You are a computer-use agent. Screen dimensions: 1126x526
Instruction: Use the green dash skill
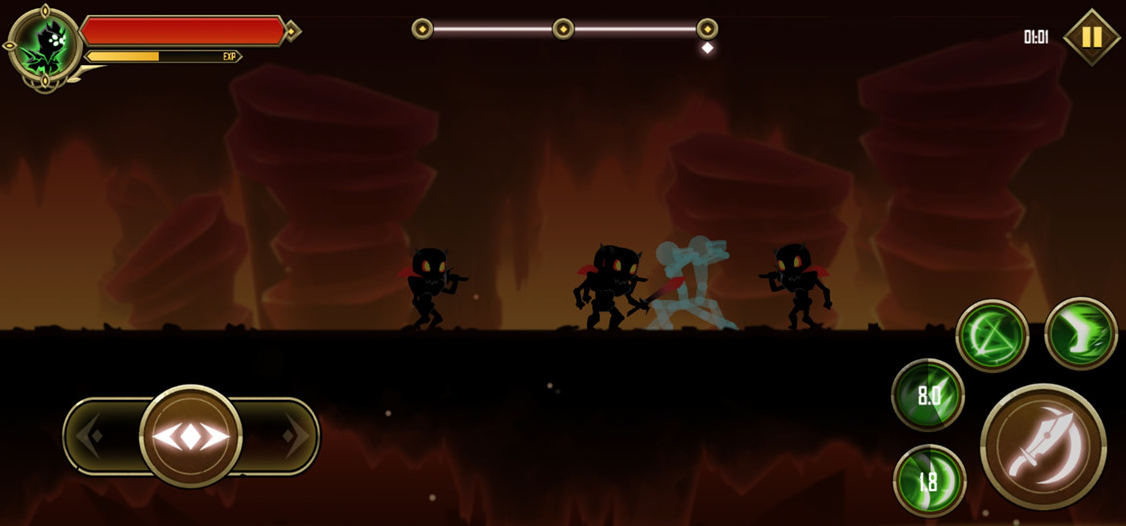pyautogui.click(x=1081, y=334)
